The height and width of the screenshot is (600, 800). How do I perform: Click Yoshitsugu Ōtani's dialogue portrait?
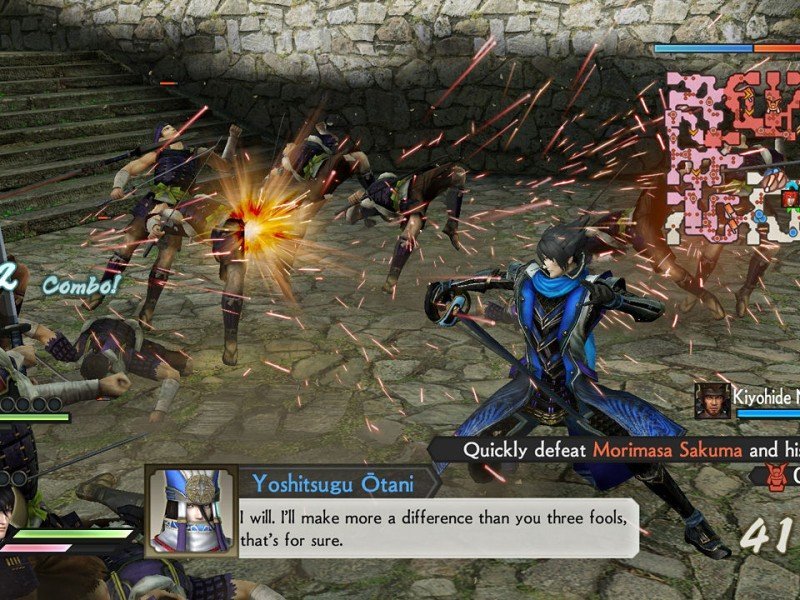click(x=191, y=511)
